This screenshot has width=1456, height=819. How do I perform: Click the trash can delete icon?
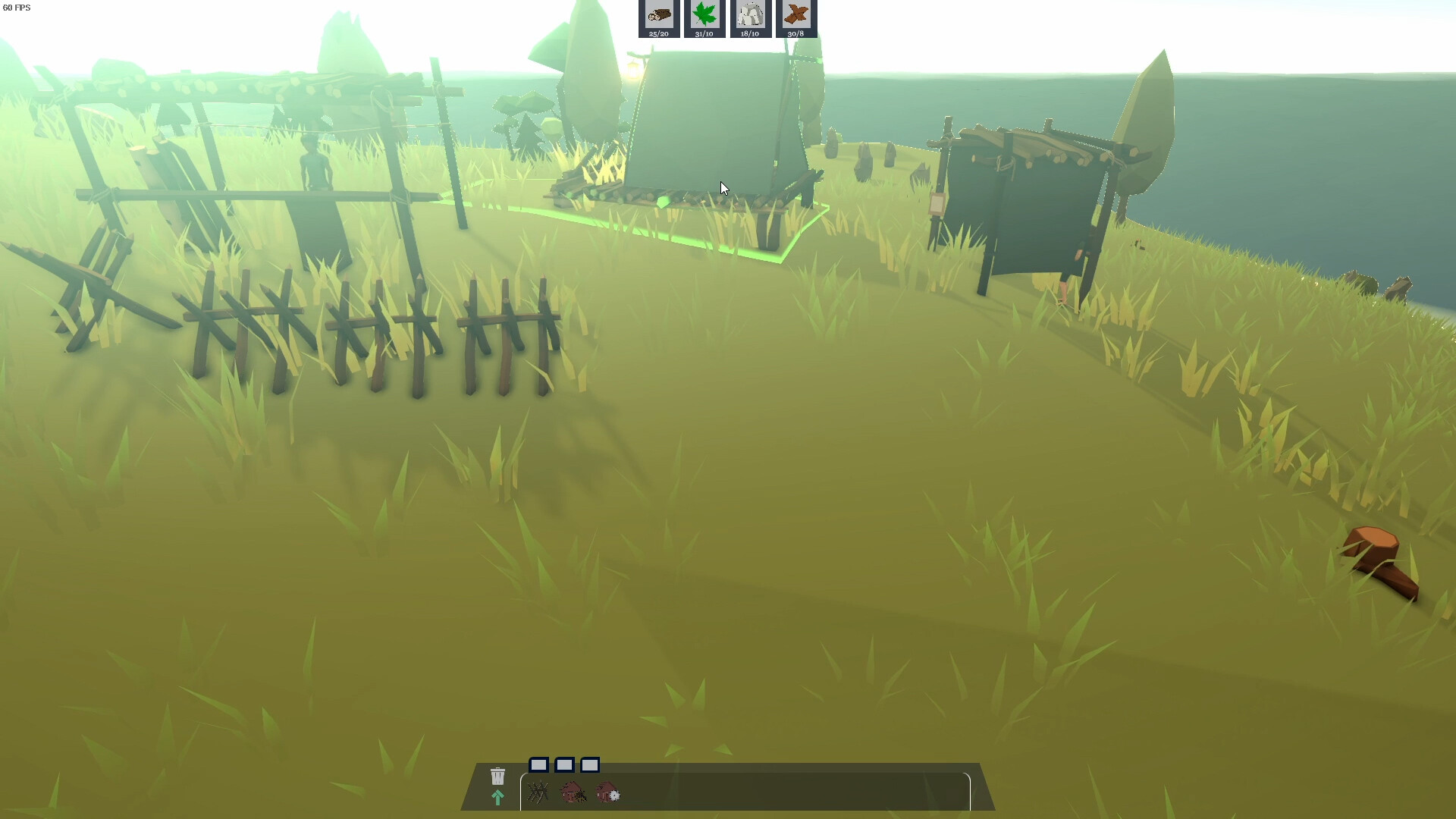coord(497,776)
